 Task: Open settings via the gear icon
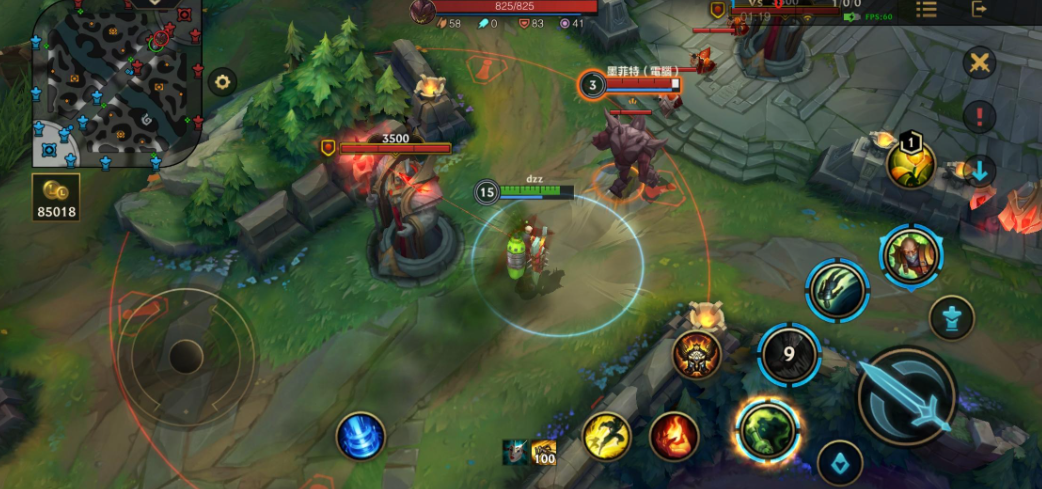(x=222, y=81)
